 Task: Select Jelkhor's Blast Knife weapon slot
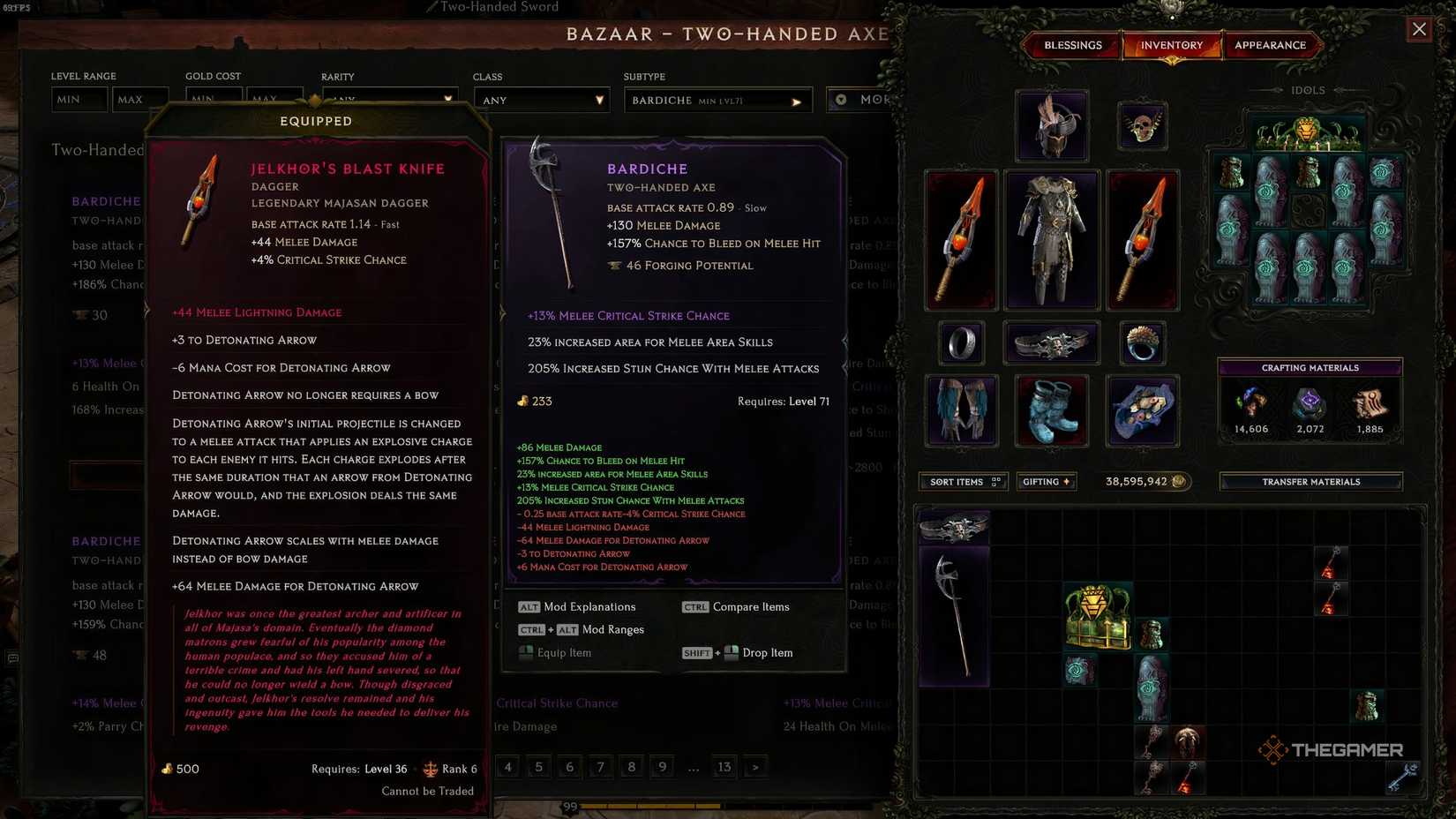pyautogui.click(x=961, y=238)
